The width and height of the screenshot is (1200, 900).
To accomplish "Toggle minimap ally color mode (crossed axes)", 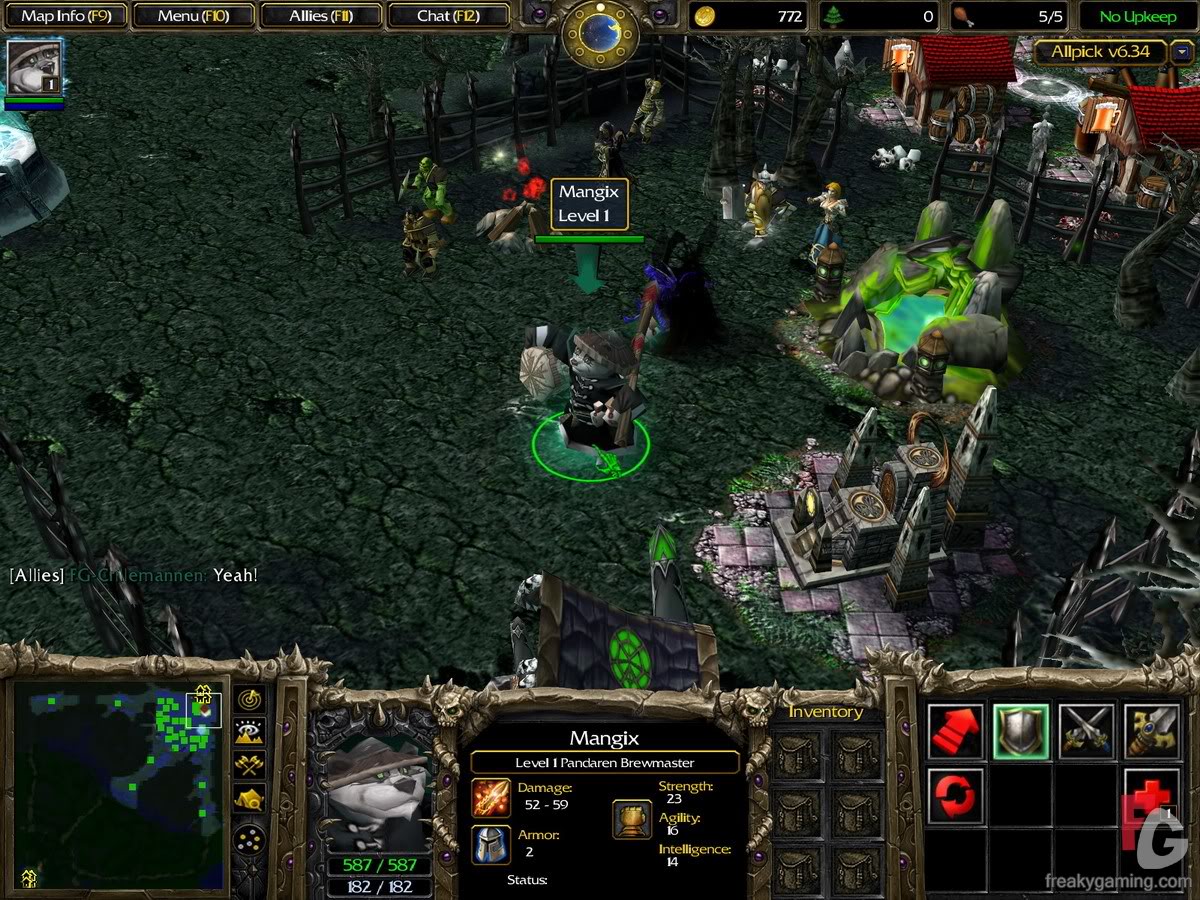I will 250,765.
